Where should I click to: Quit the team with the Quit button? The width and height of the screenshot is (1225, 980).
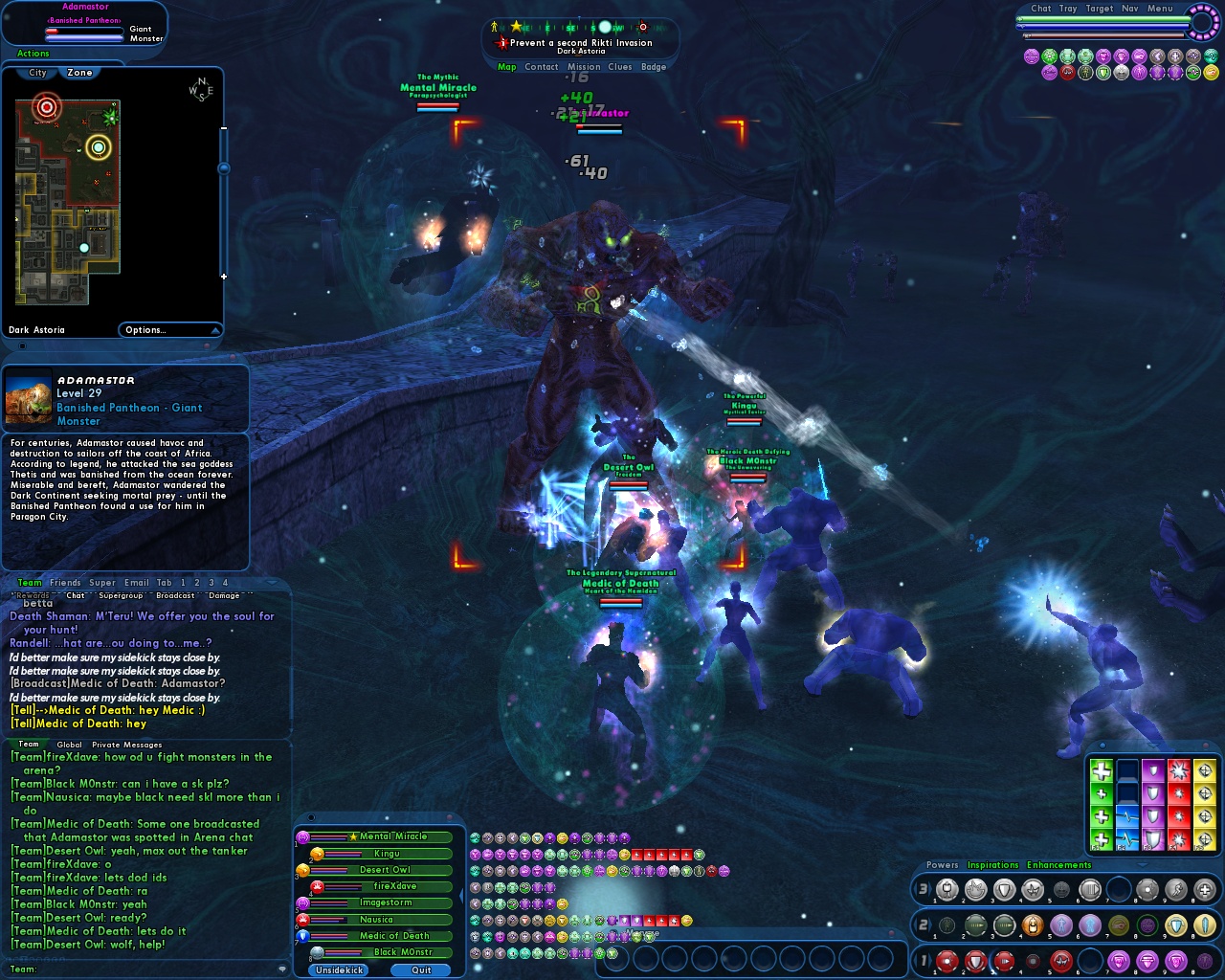tap(421, 969)
